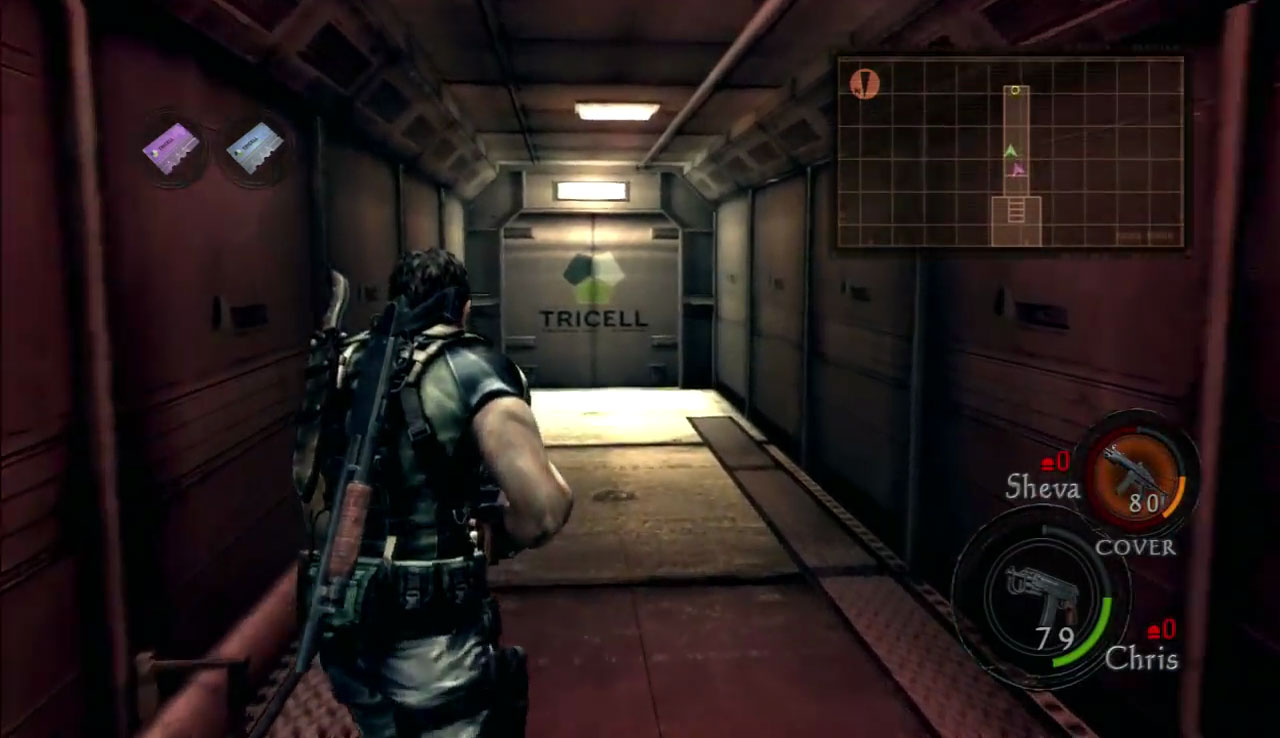
Task: Click the compass icon on the minimap
Action: [864, 84]
